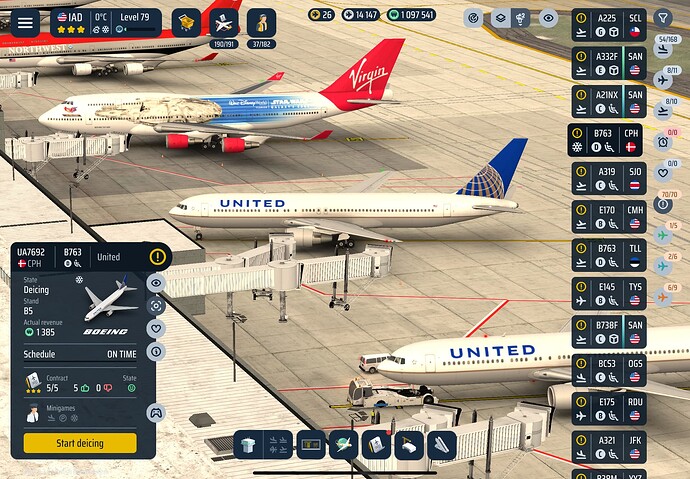Select the A319 flight to SJO
Screen dimensions: 690x479
pos(609,178)
